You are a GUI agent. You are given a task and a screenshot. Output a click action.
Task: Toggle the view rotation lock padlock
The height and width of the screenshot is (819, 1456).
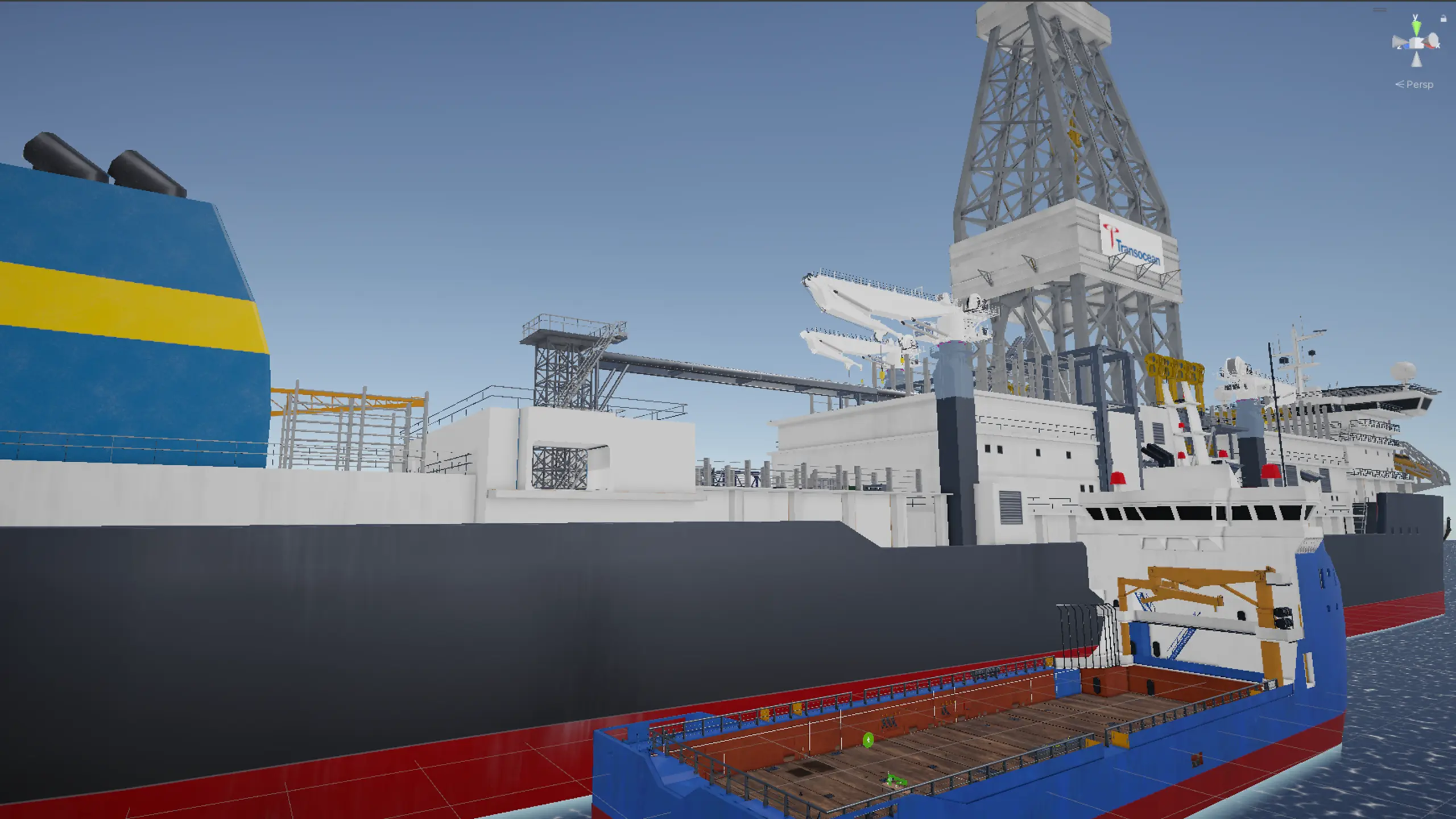[x=1443, y=18]
